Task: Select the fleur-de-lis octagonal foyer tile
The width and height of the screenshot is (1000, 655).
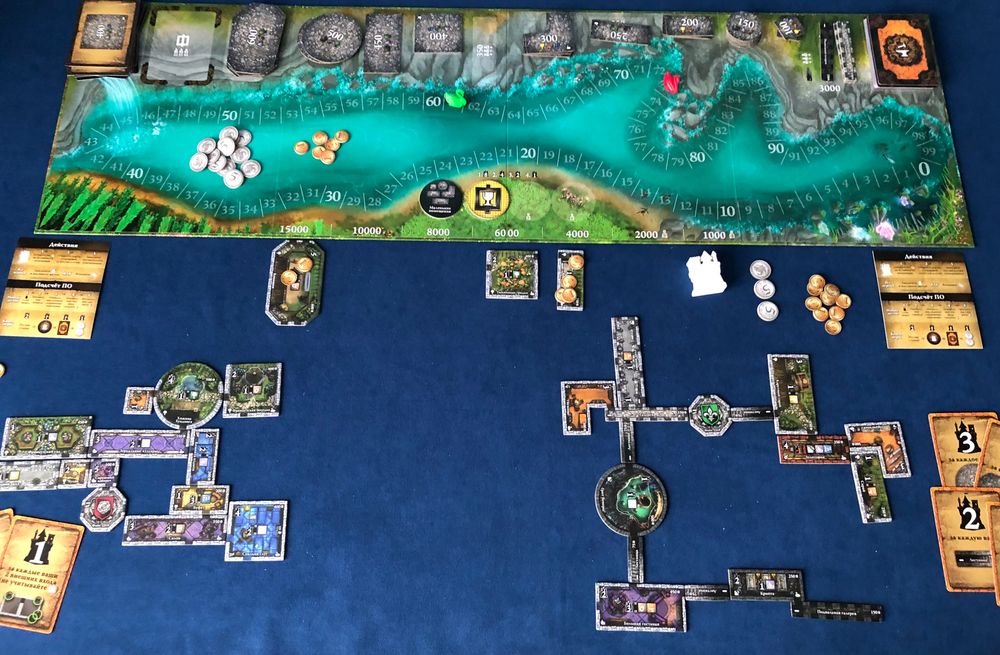Action: pyautogui.click(x=708, y=413)
